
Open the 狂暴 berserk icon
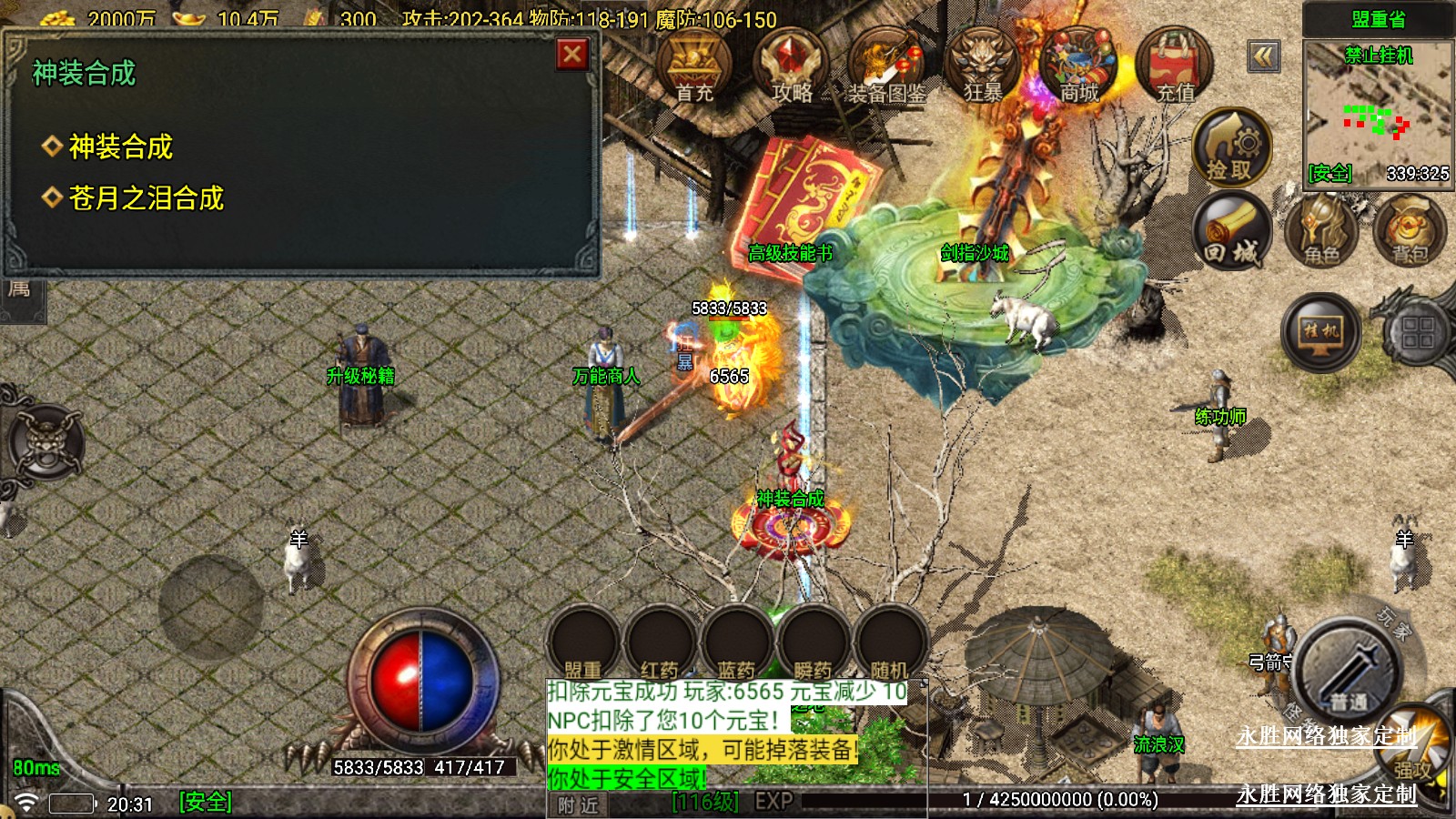pyautogui.click(x=983, y=66)
